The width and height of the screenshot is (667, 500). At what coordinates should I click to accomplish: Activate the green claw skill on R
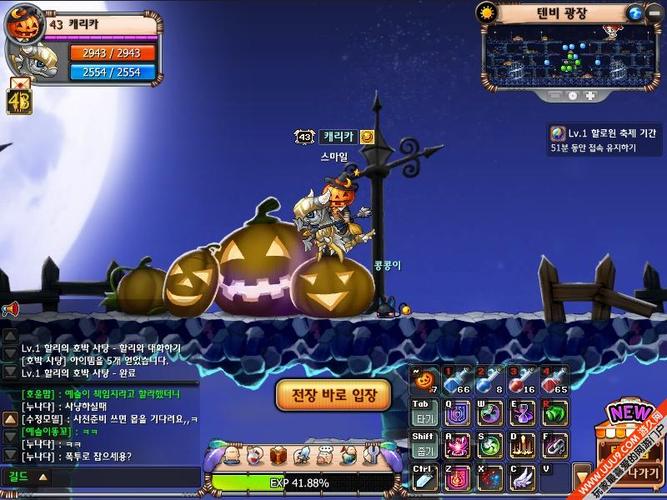(553, 412)
